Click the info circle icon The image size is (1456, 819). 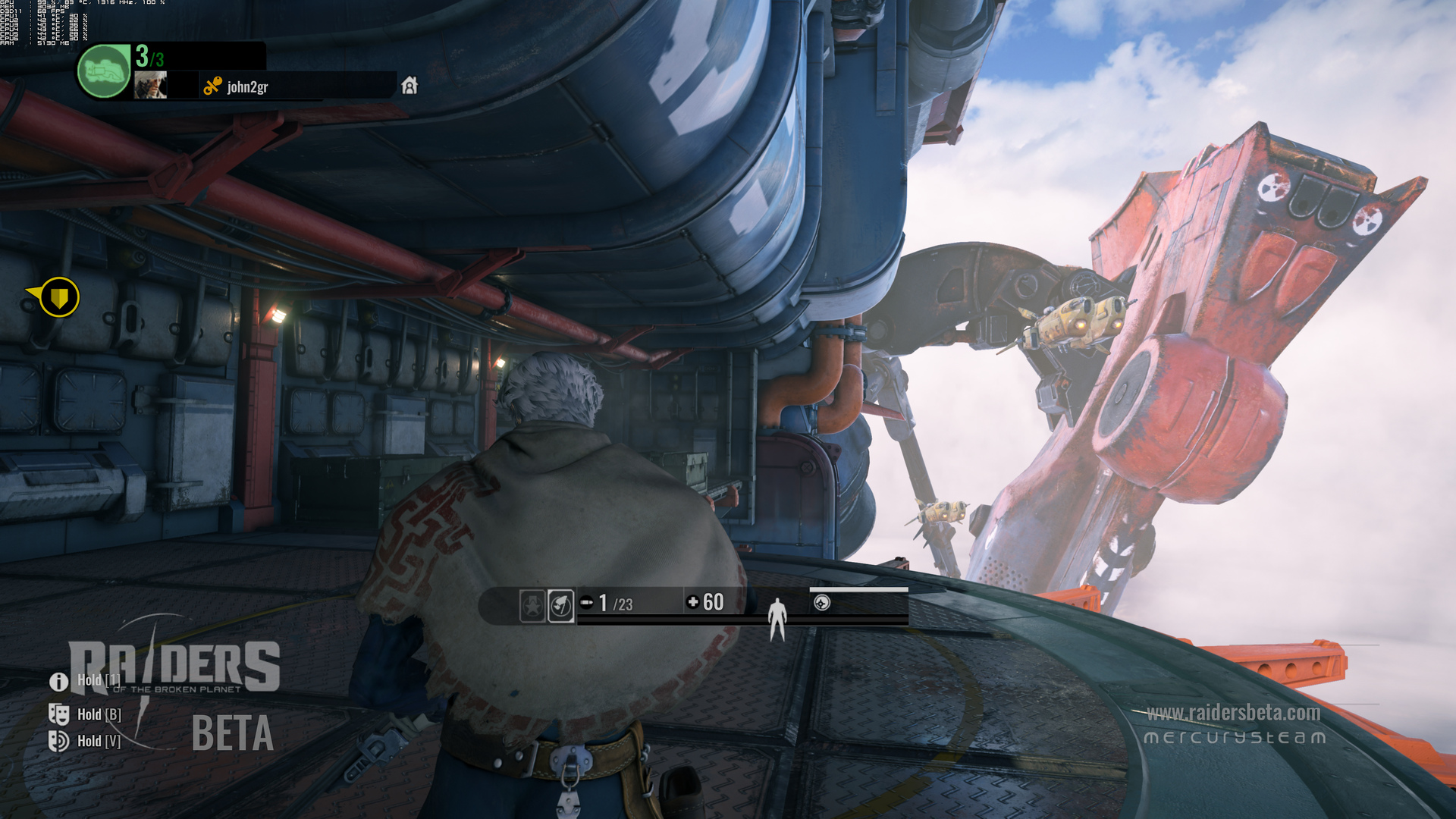coord(58,682)
